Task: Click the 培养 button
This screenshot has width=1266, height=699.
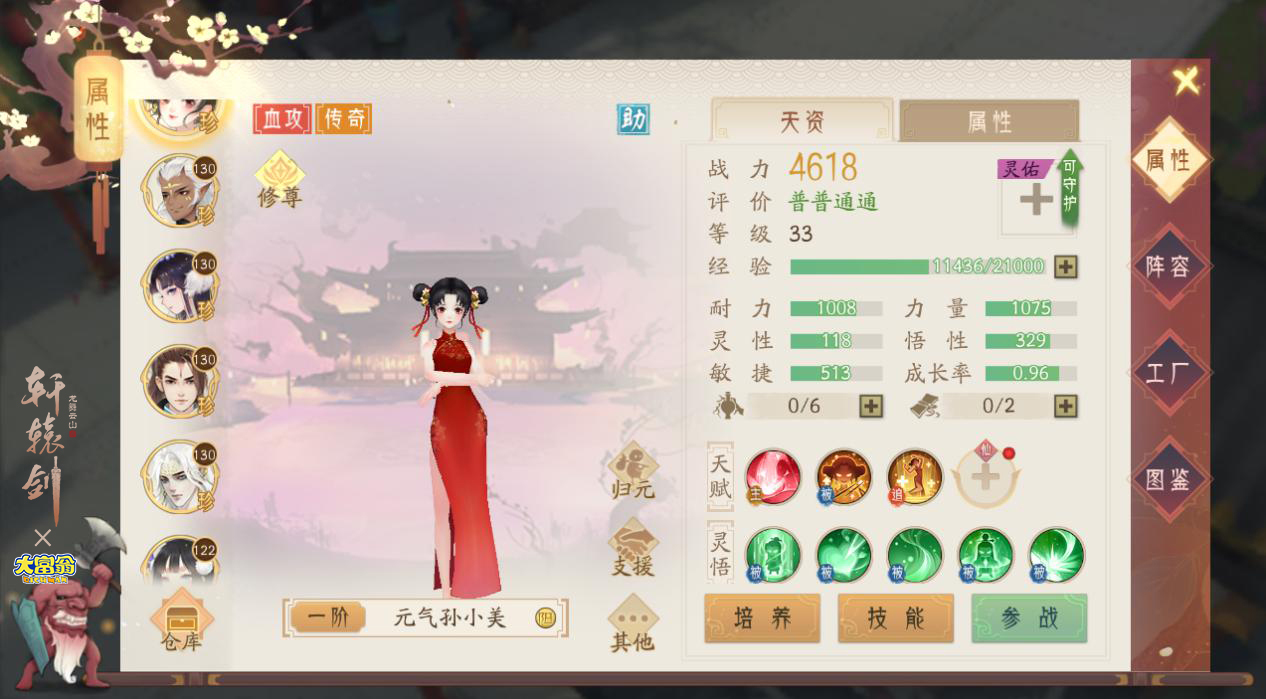Action: [762, 618]
